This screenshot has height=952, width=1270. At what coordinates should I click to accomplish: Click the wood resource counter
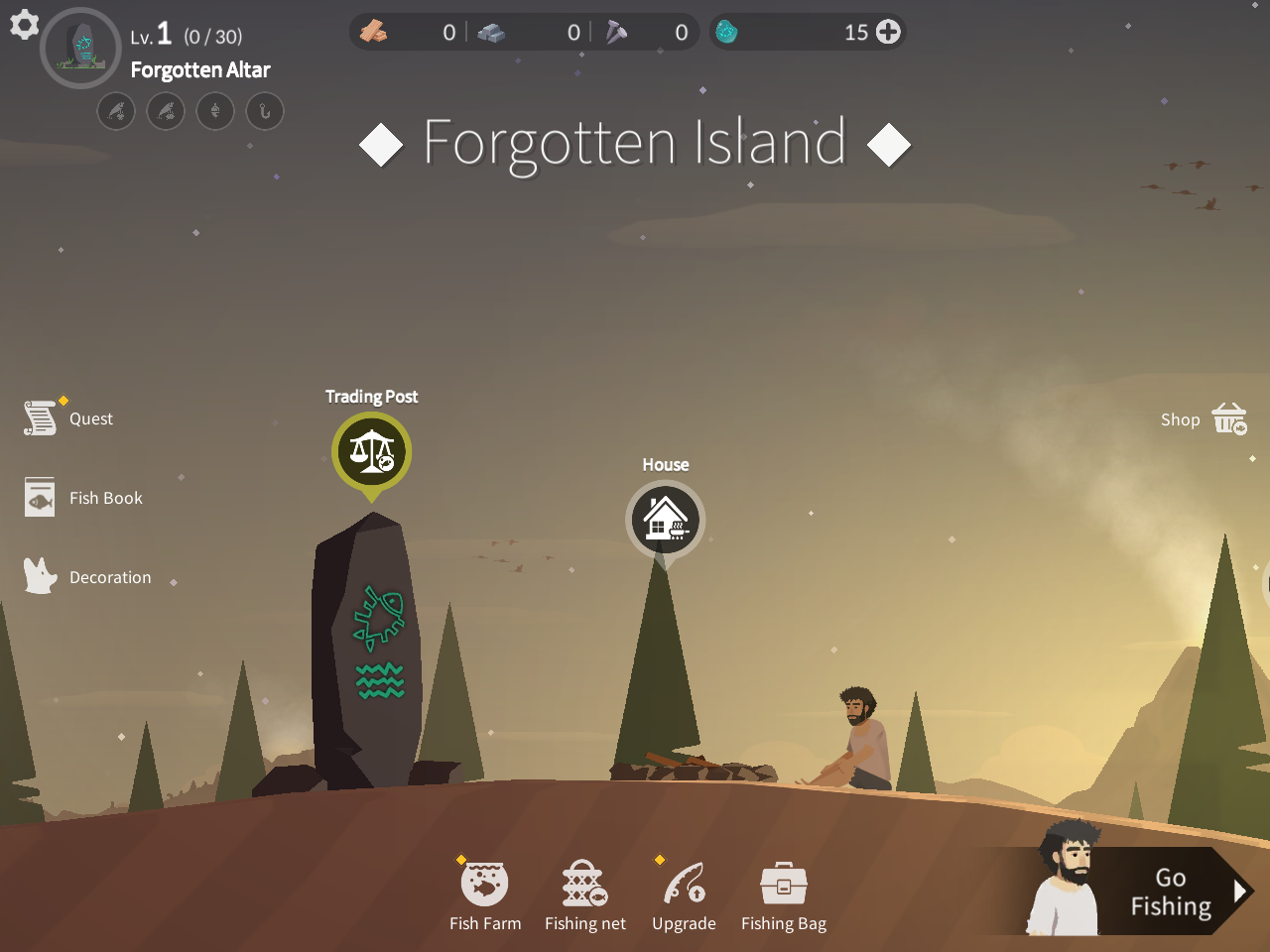coord(407,31)
